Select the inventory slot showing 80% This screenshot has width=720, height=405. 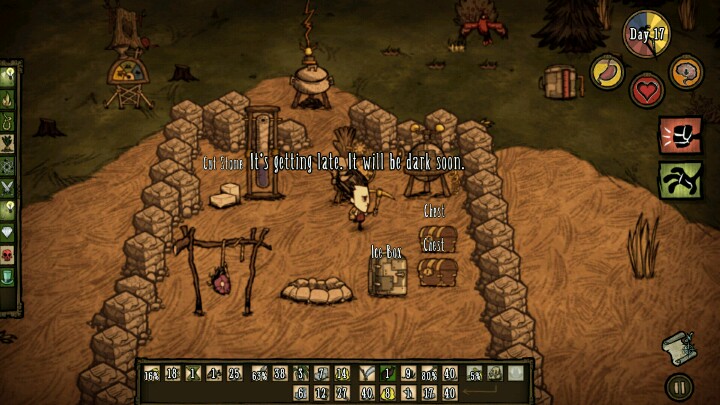click(x=429, y=374)
